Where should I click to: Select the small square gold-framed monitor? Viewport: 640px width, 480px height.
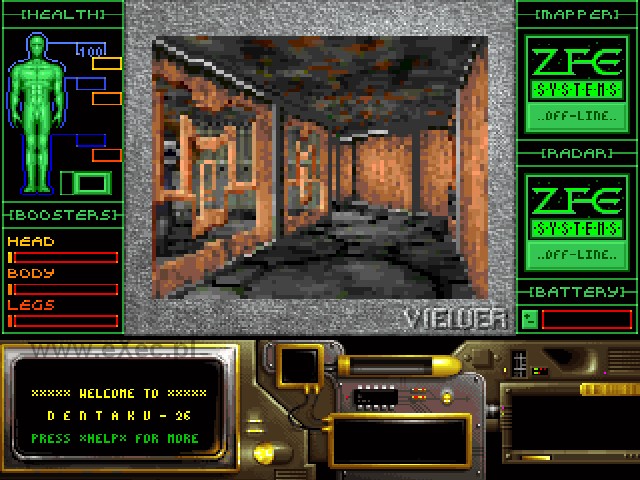point(298,367)
